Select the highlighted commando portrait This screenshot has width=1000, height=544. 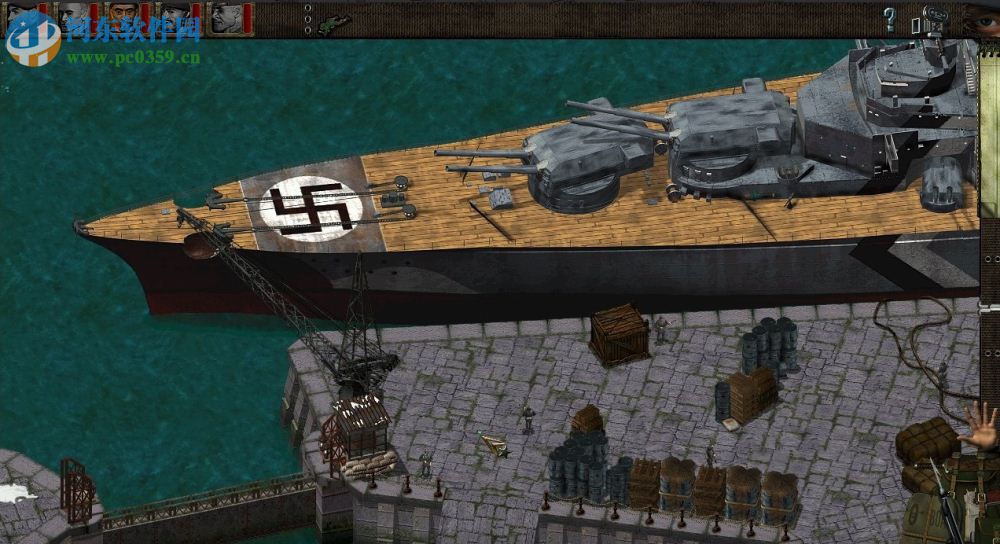point(124,17)
